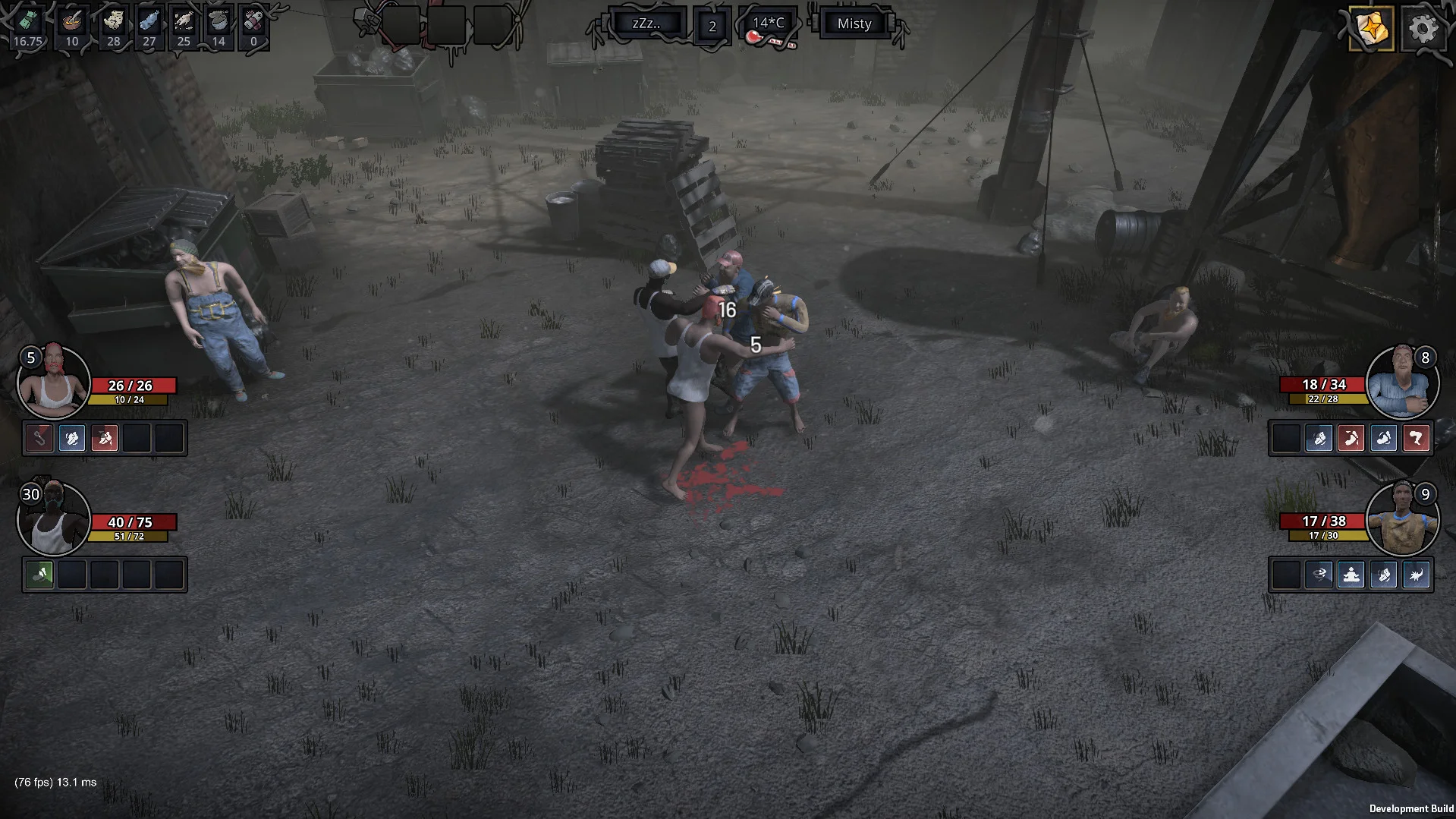Click the blue fish resource icon
Image resolution: width=1456 pixels, height=819 pixels.
click(x=149, y=21)
